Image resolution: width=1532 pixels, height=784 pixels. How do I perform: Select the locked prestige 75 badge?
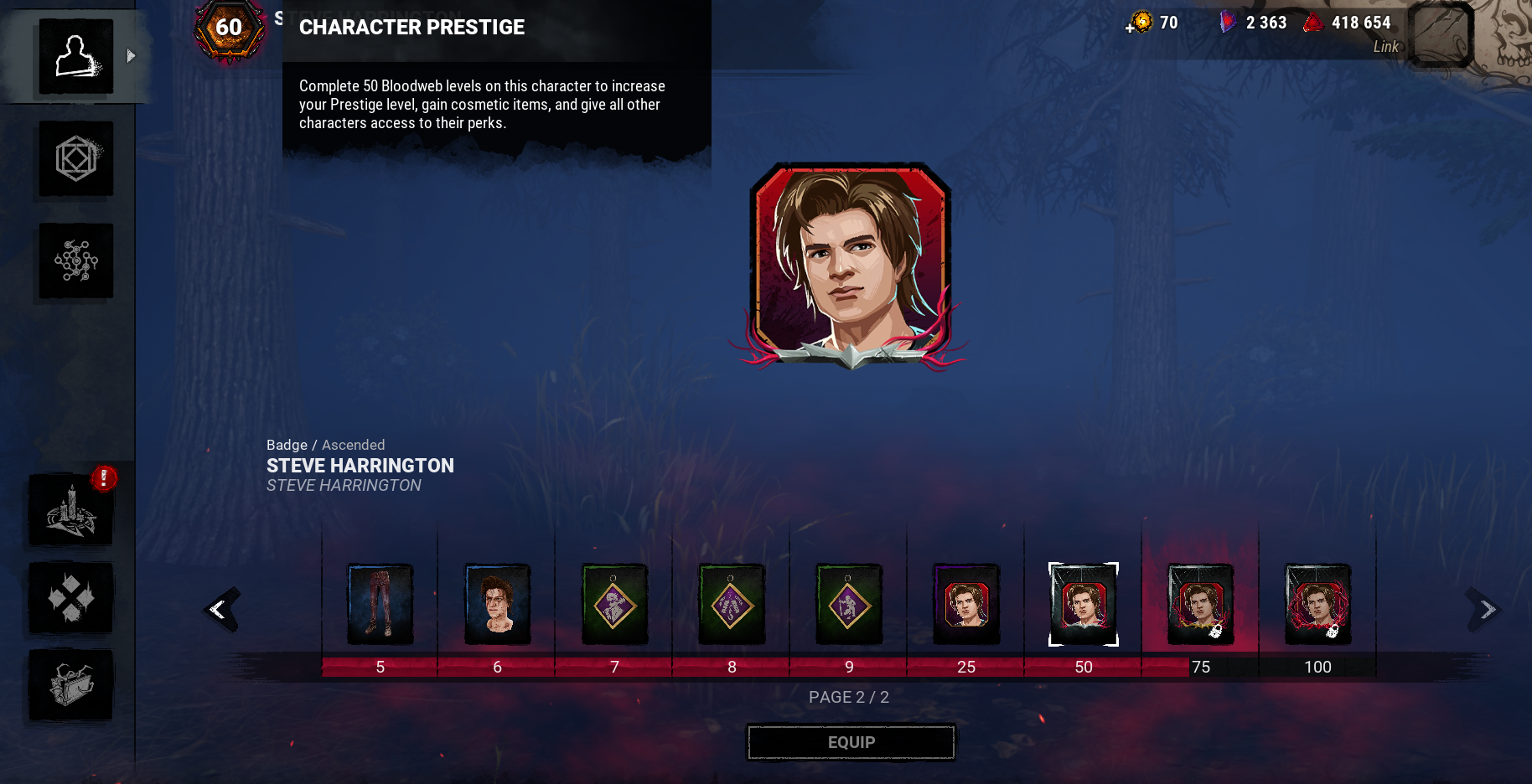tap(1200, 605)
